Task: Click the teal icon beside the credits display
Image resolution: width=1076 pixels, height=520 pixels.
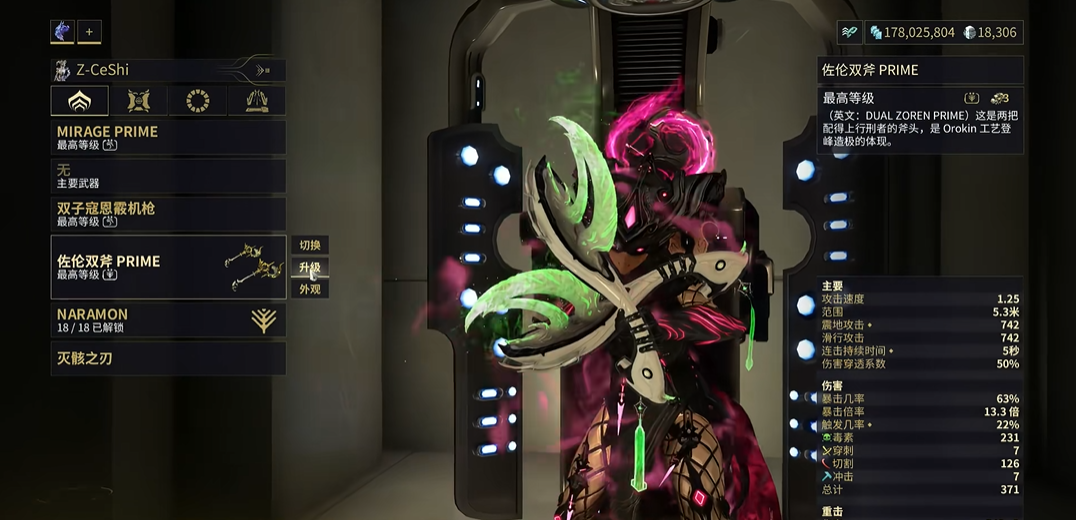Action: tap(850, 32)
